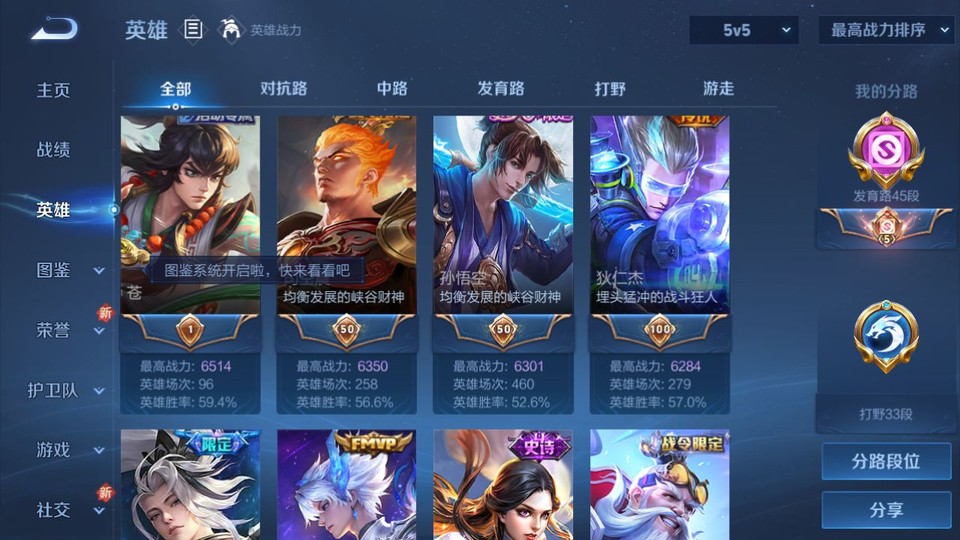Select the 狄仁杰 hero card
This screenshot has height=540, width=960.
point(659,215)
